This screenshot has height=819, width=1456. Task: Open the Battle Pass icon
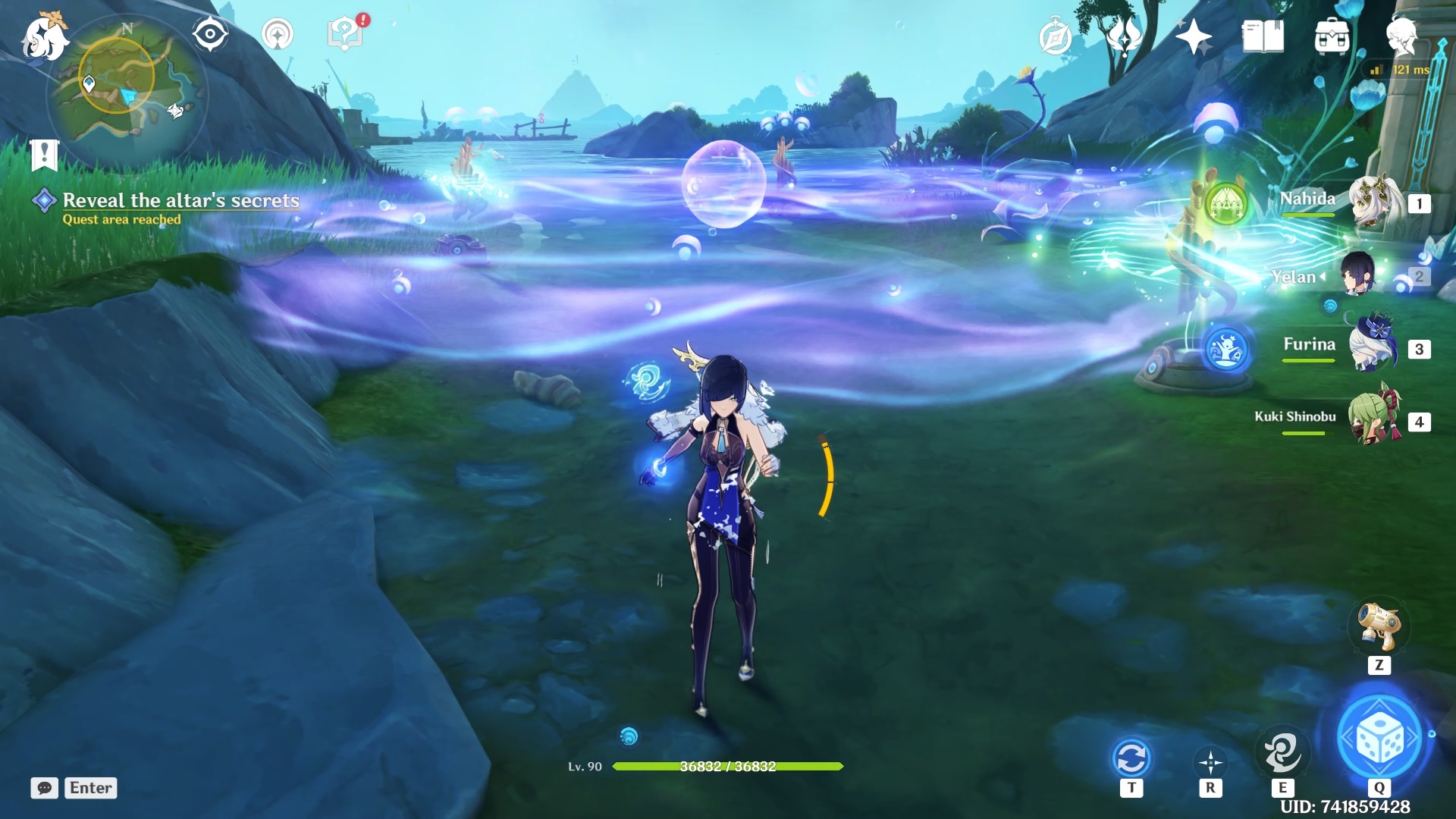(1054, 34)
